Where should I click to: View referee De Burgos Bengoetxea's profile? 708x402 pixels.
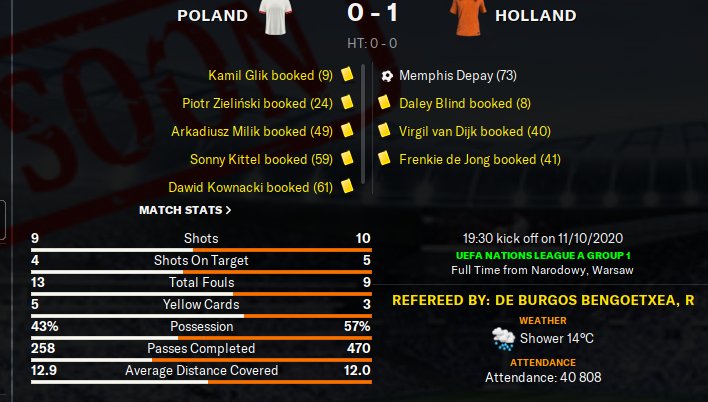(x=544, y=300)
